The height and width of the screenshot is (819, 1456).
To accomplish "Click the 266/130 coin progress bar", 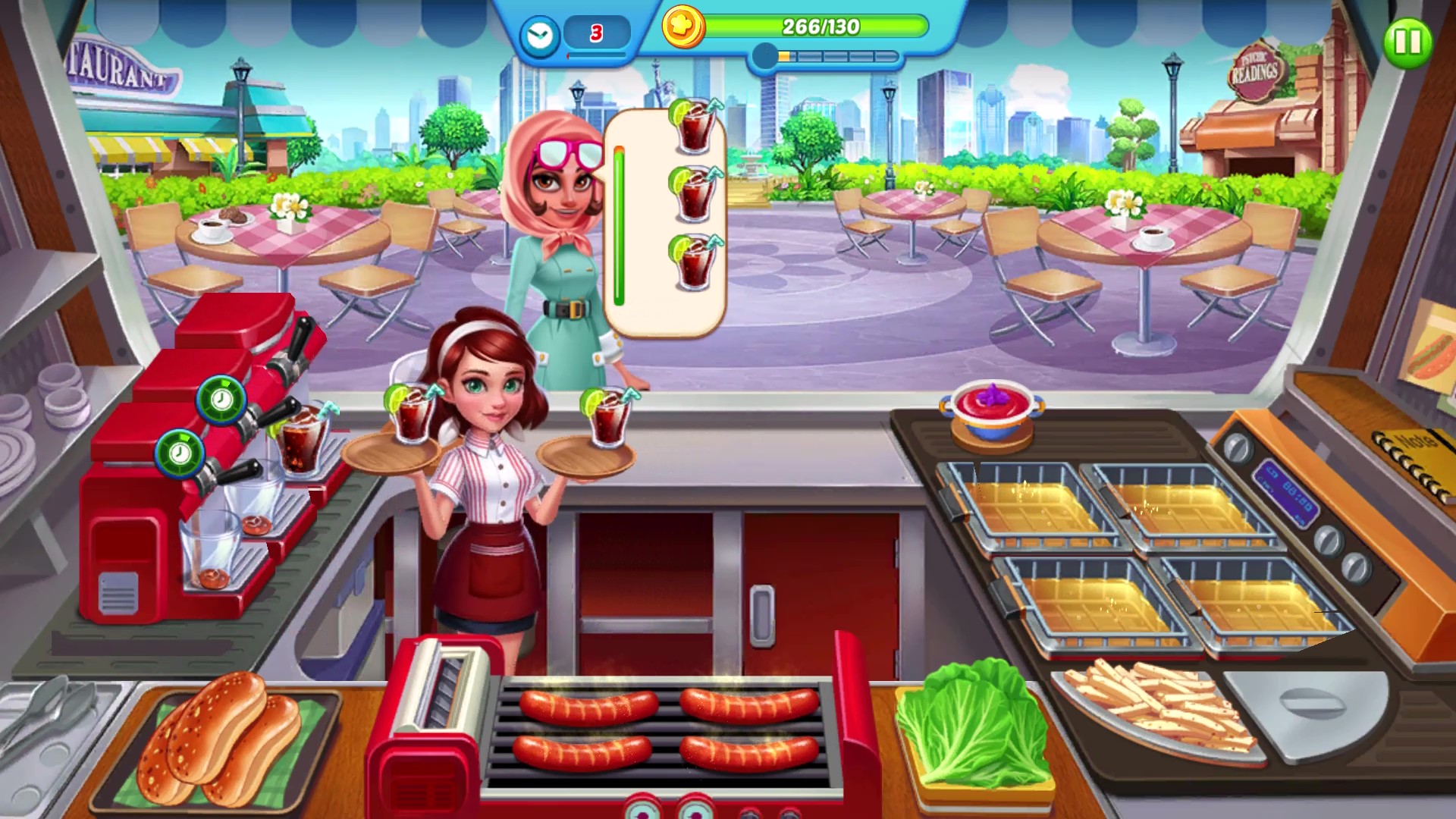I will point(817,26).
